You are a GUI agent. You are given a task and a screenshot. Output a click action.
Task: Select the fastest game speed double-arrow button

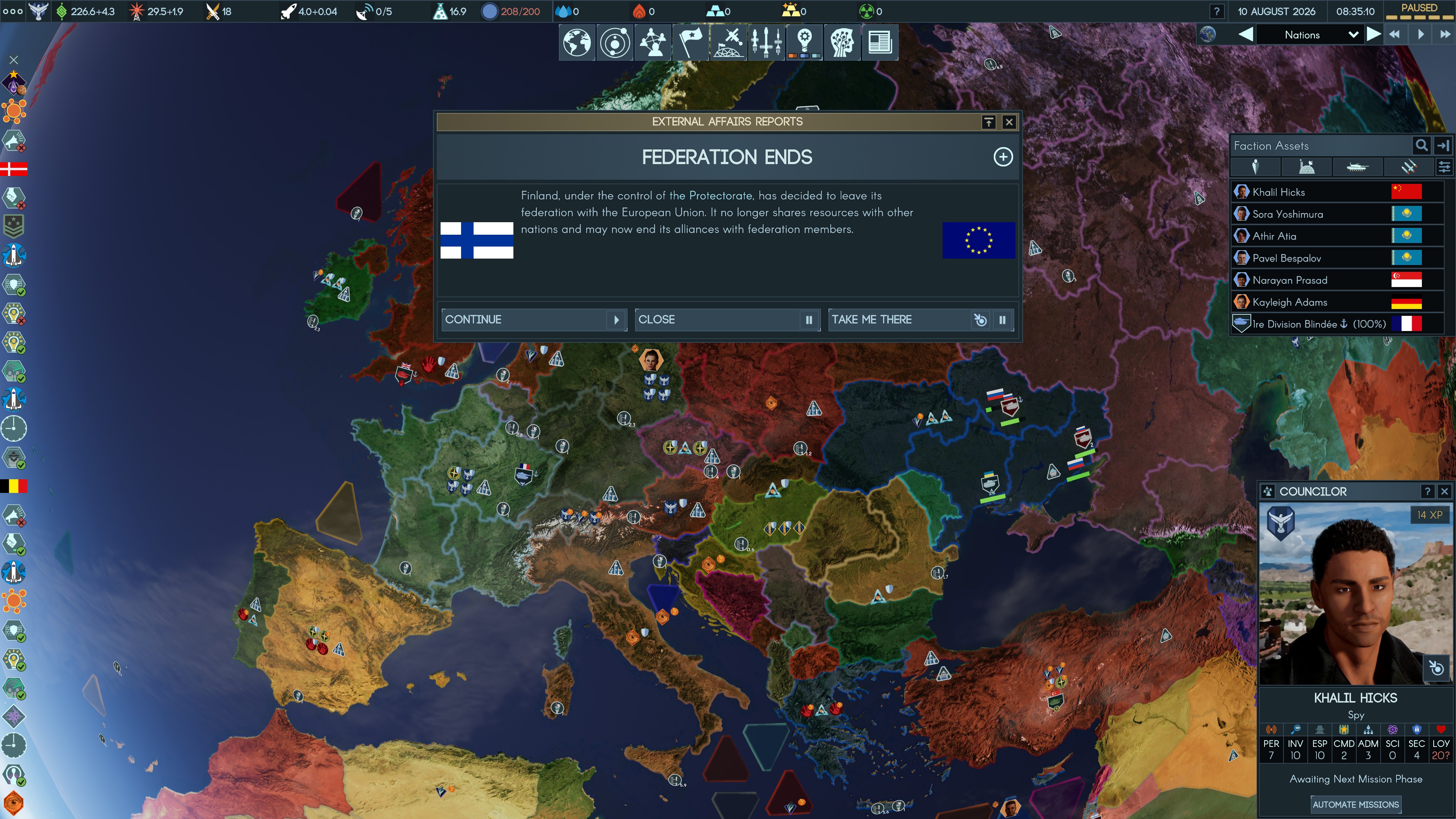click(x=1444, y=35)
